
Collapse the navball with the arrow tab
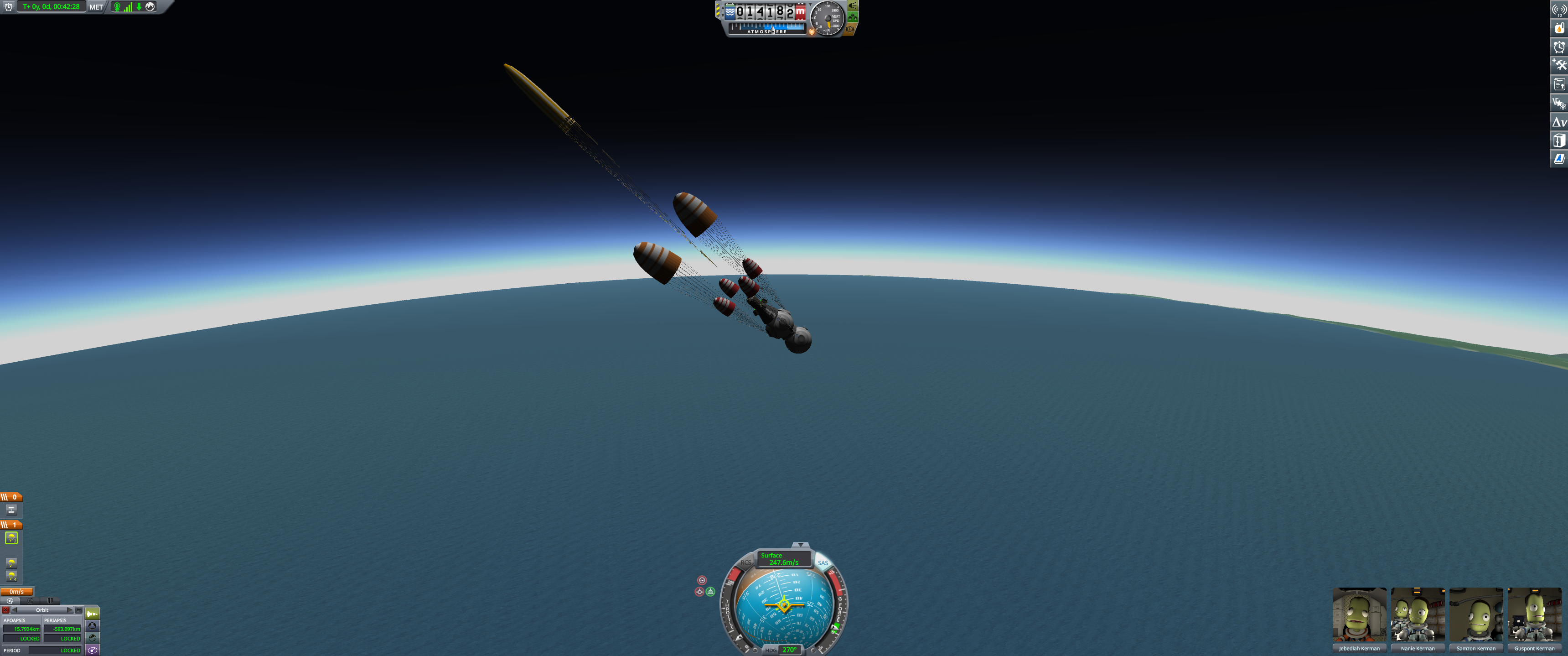point(801,545)
